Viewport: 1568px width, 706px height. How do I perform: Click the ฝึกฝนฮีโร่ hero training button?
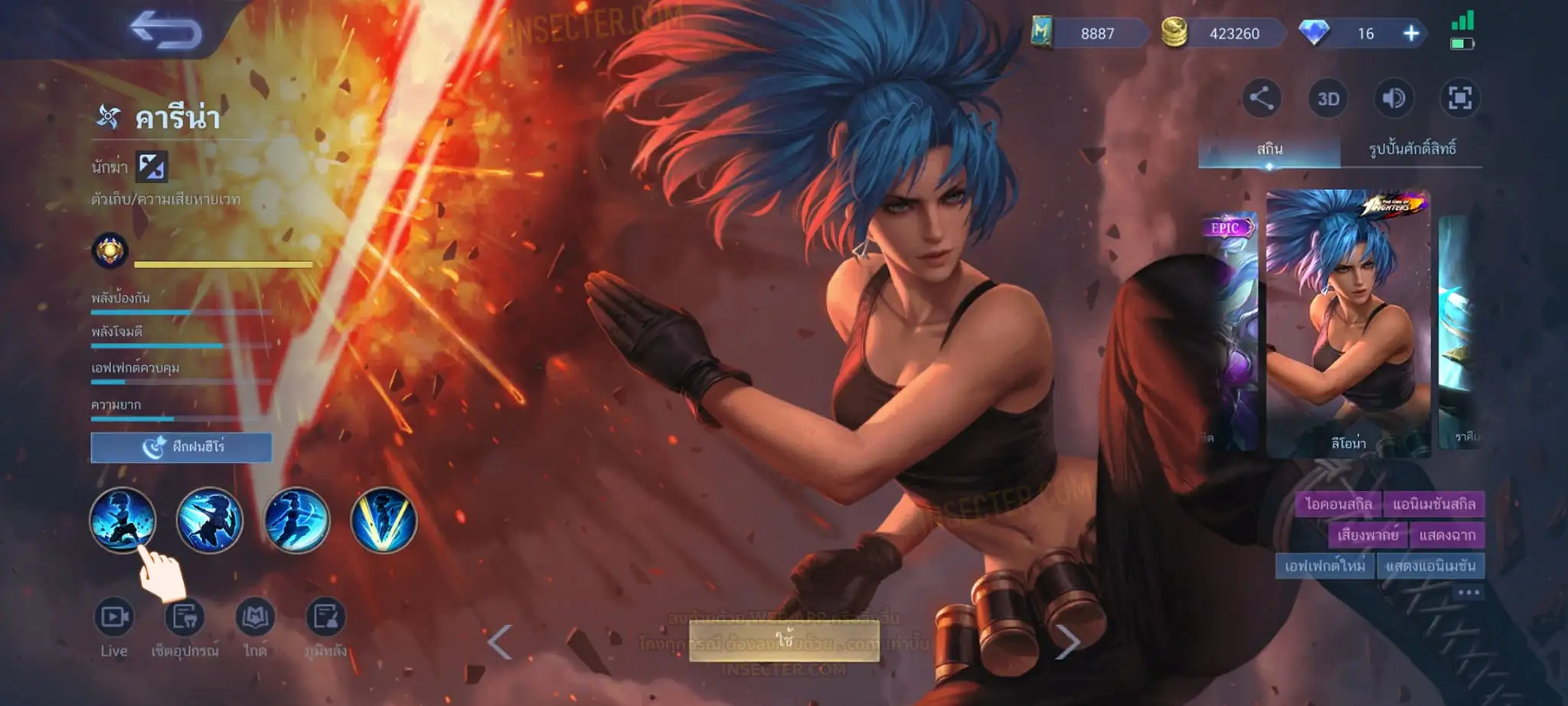[x=181, y=447]
